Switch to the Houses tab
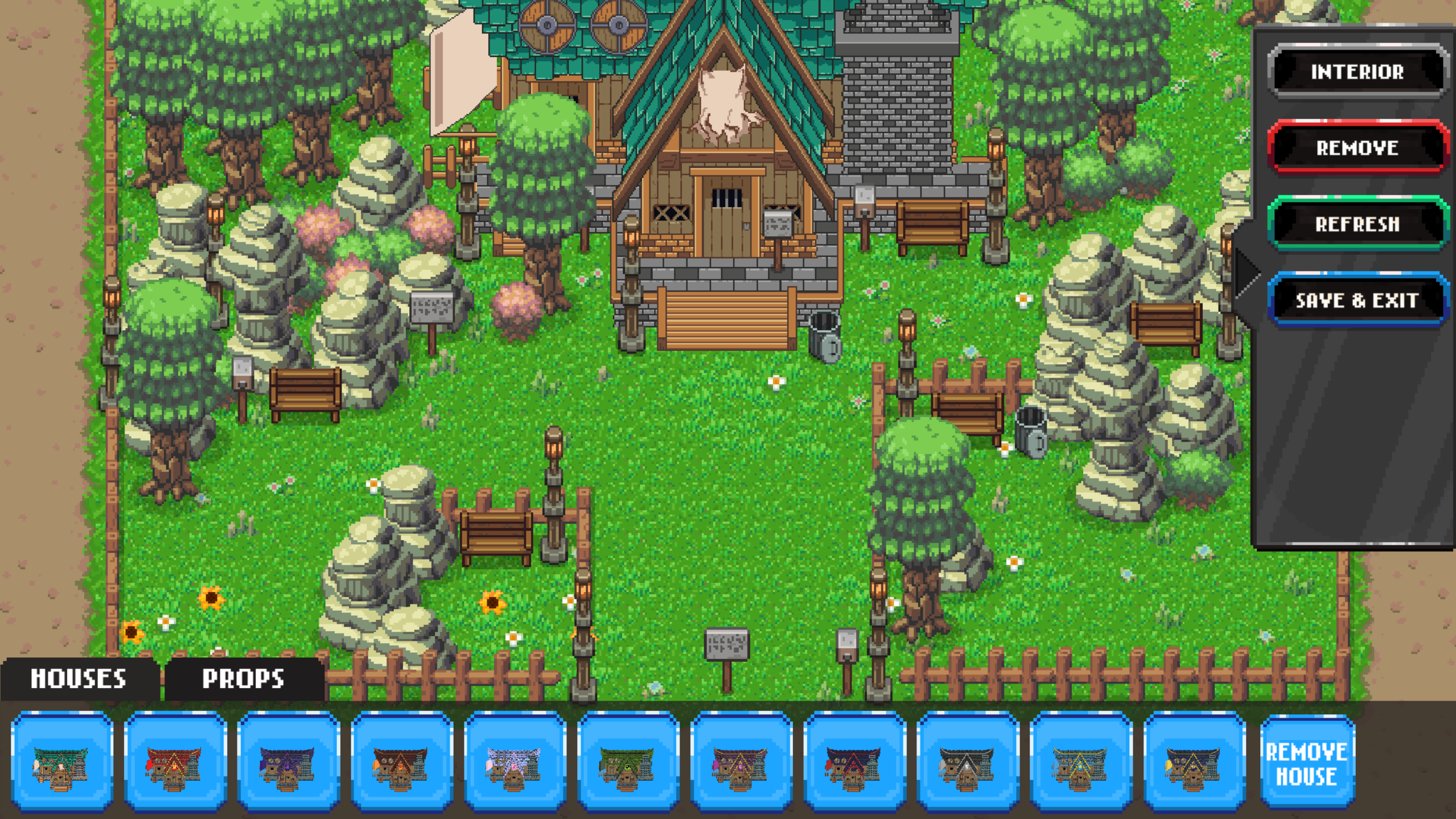 point(79,678)
